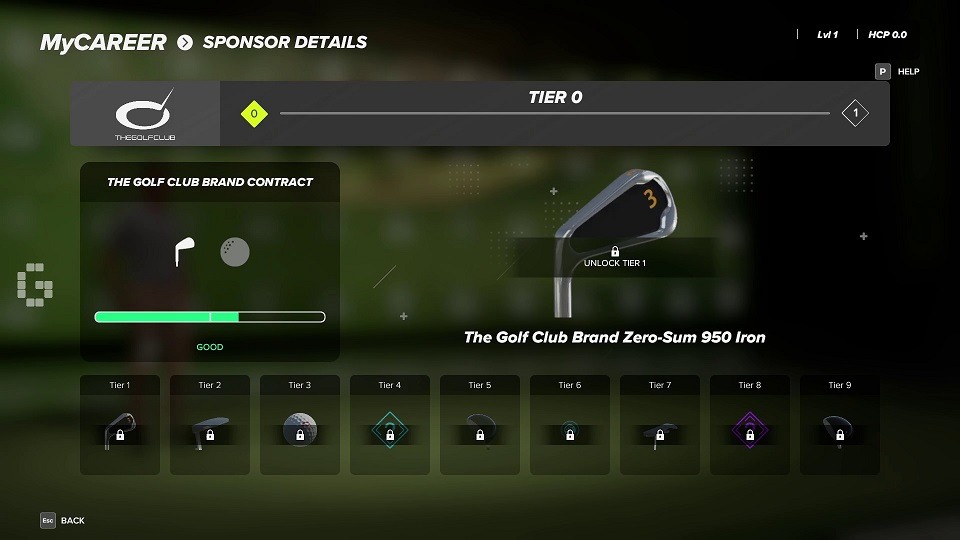
Task: Select the Tier 7 reward tile
Action: [660, 425]
